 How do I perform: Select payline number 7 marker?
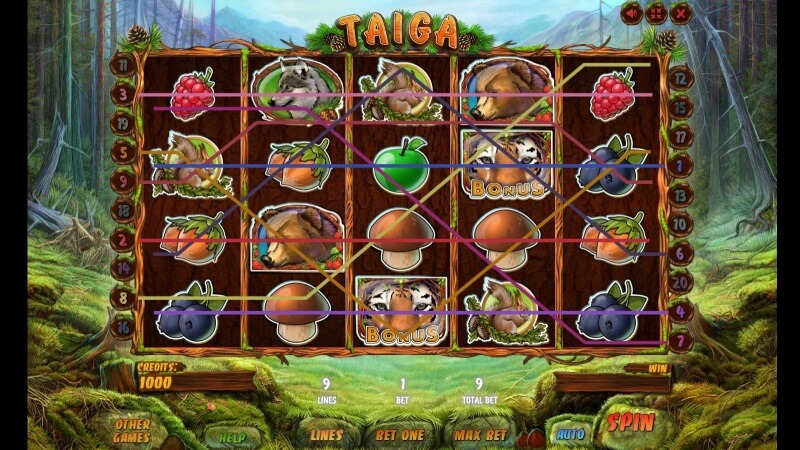(679, 342)
